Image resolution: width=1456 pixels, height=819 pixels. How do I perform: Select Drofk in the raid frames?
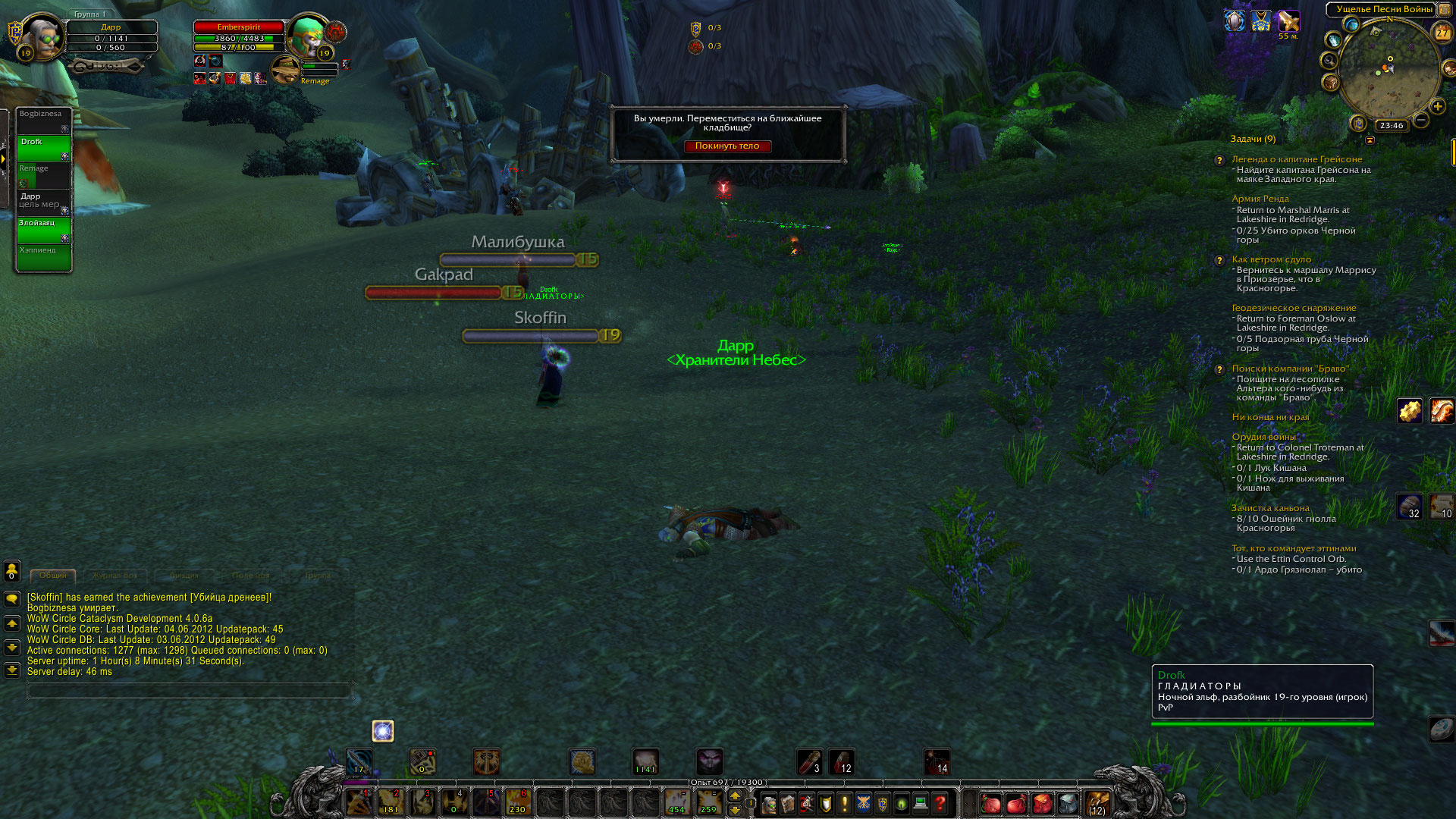(x=44, y=149)
